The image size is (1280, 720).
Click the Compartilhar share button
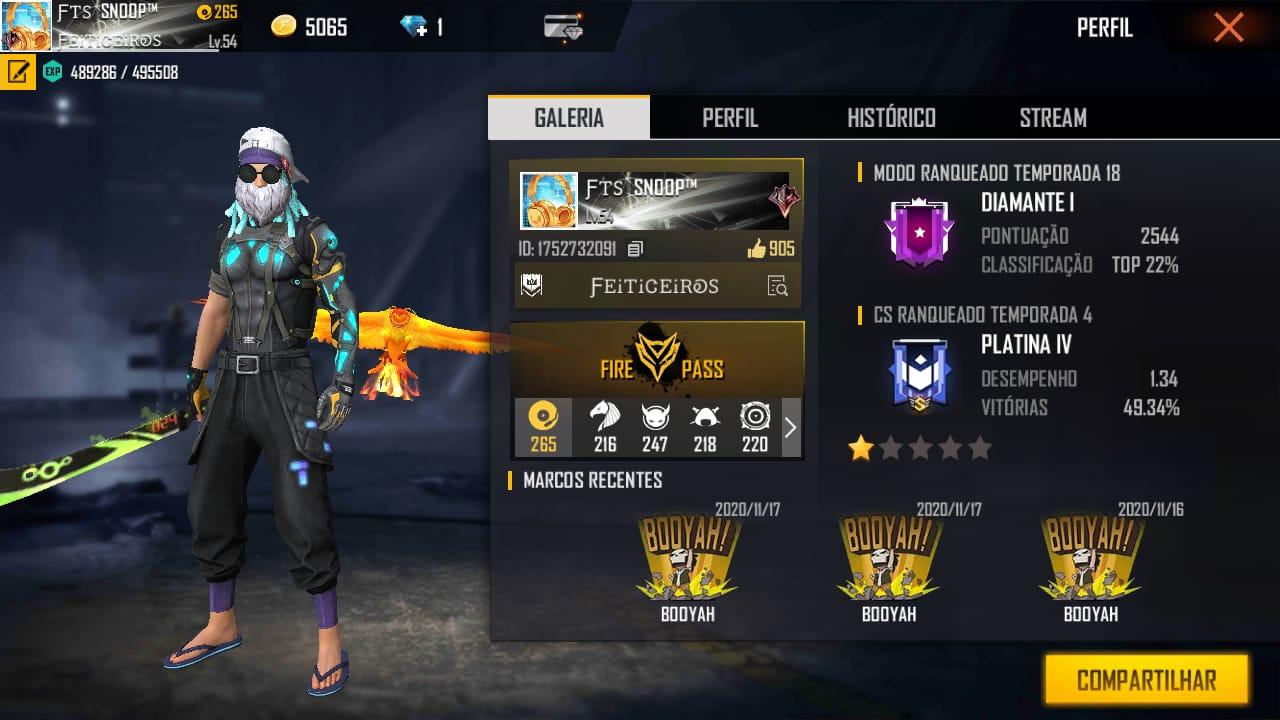pyautogui.click(x=1146, y=681)
